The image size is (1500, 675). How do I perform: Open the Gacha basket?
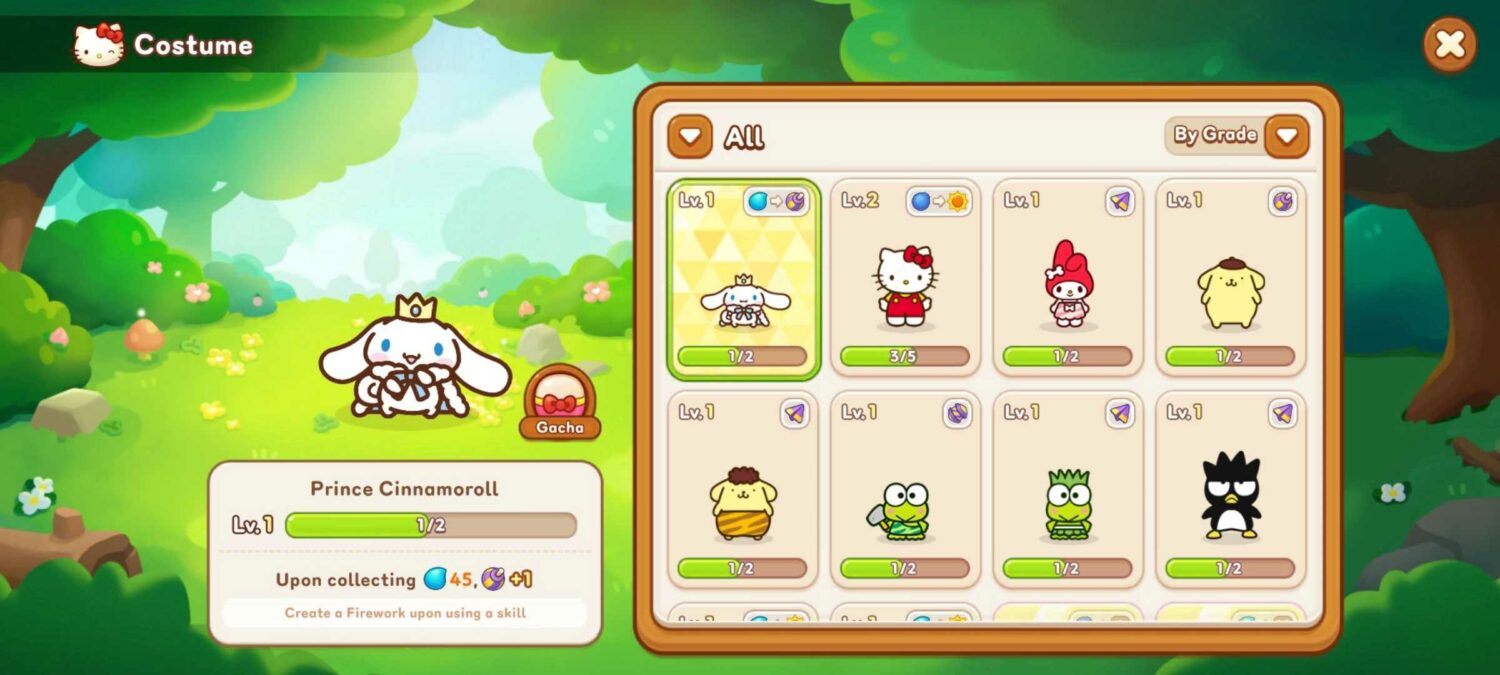560,402
